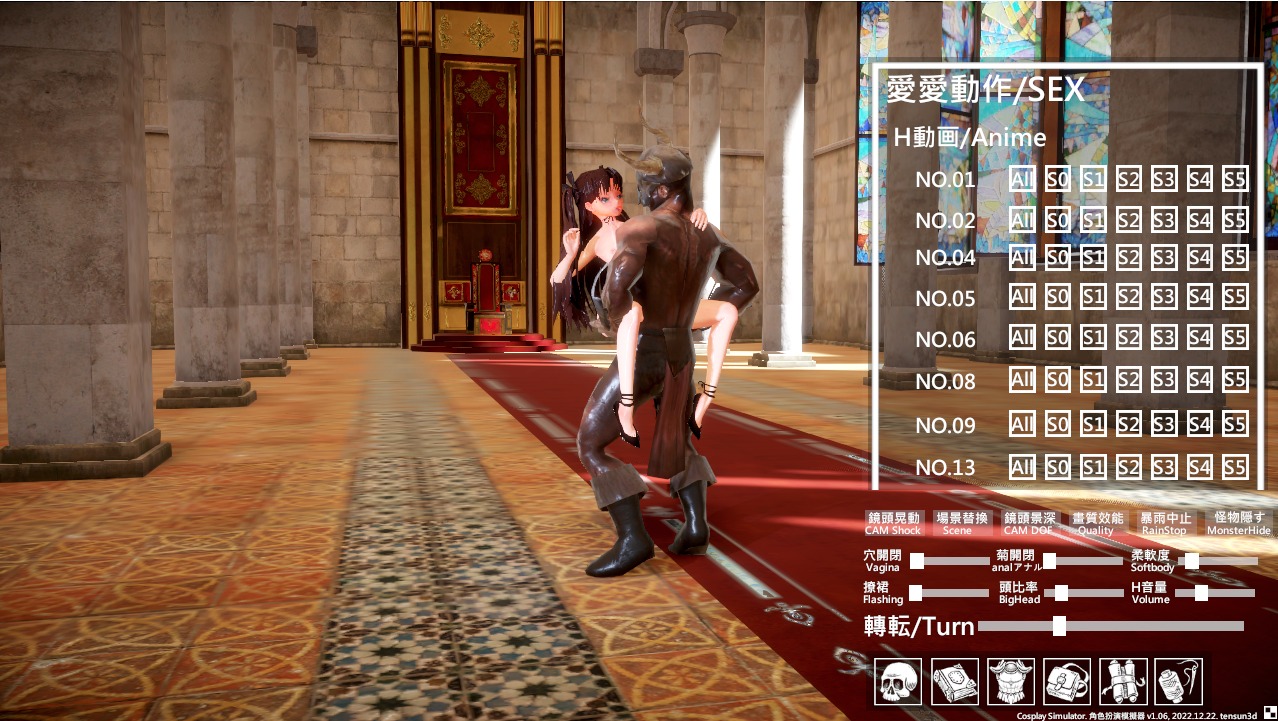Click the BigHead ratio slider
This screenshot has height=721, width=1278.
click(x=1062, y=593)
